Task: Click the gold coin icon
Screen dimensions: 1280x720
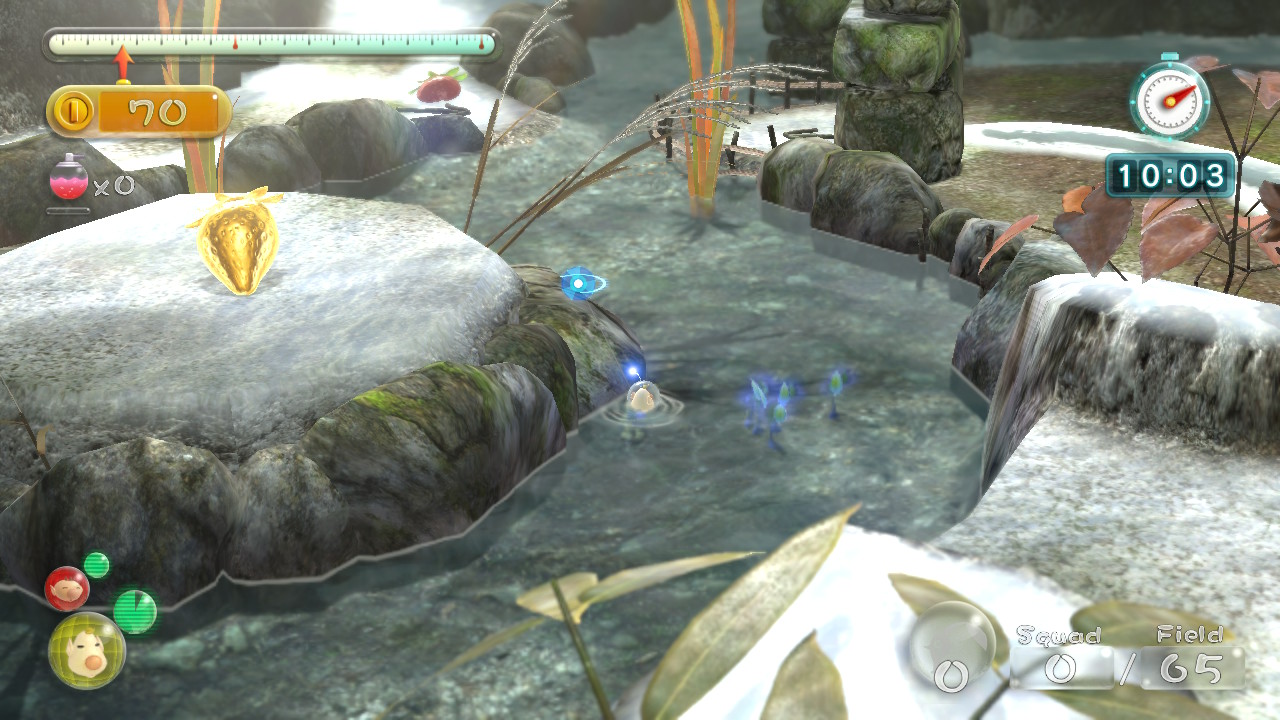Action: pyautogui.click(x=74, y=112)
